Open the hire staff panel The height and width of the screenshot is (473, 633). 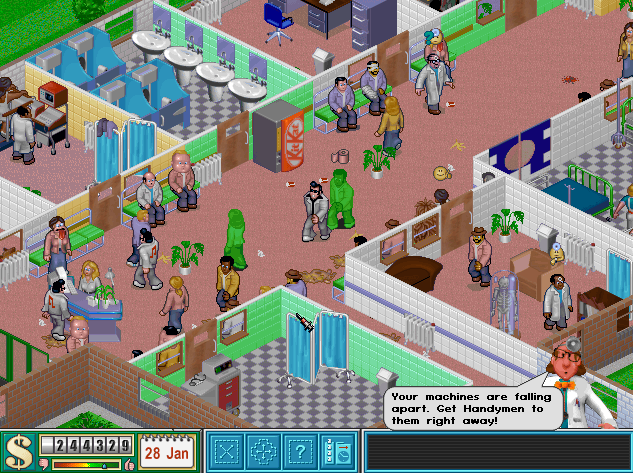[336, 451]
